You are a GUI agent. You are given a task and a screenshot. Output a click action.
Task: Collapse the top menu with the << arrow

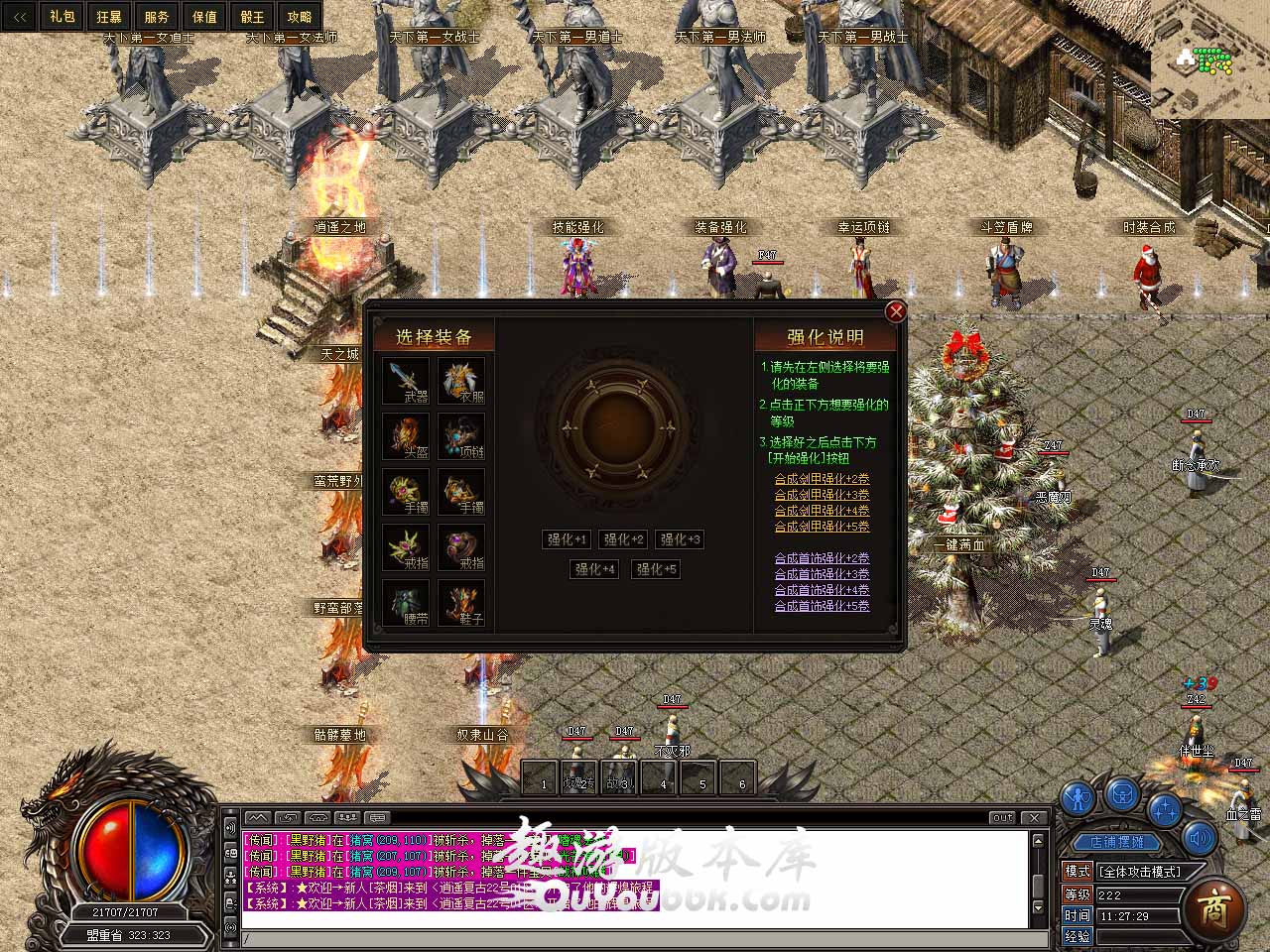tap(19, 17)
